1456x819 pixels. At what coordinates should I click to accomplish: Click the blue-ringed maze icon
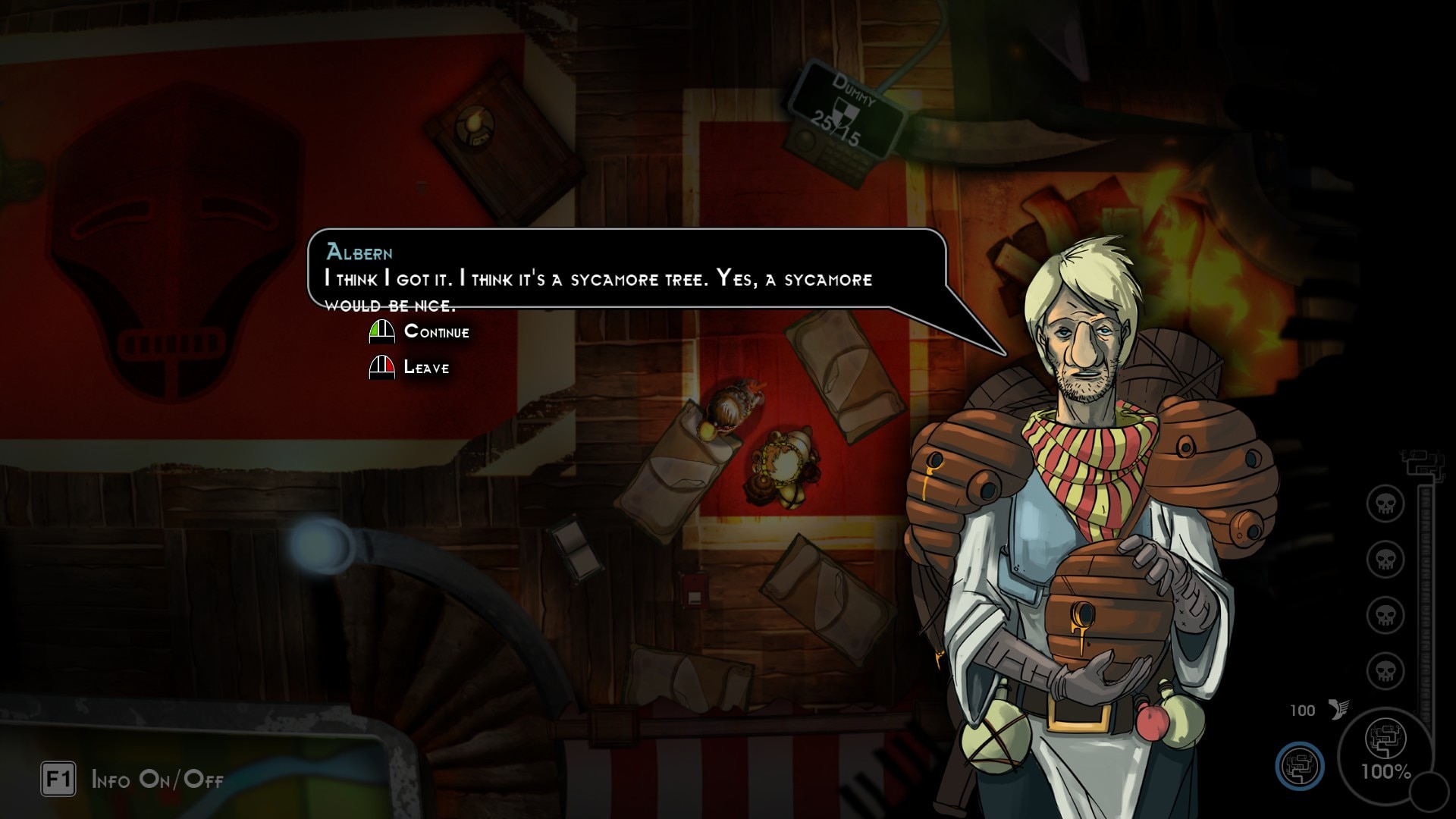pyautogui.click(x=1299, y=766)
